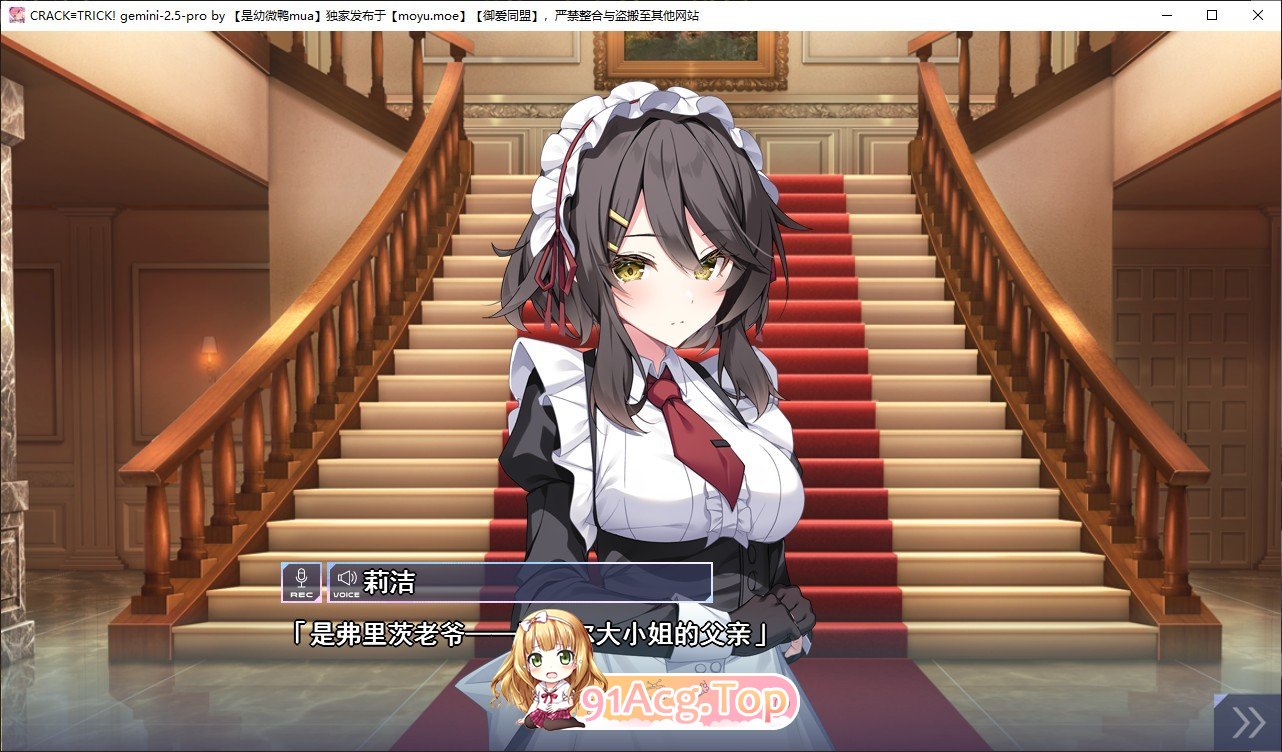Image resolution: width=1282 pixels, height=752 pixels.
Task: Toggle fullscreen using the maximize button
Action: coord(1210,15)
